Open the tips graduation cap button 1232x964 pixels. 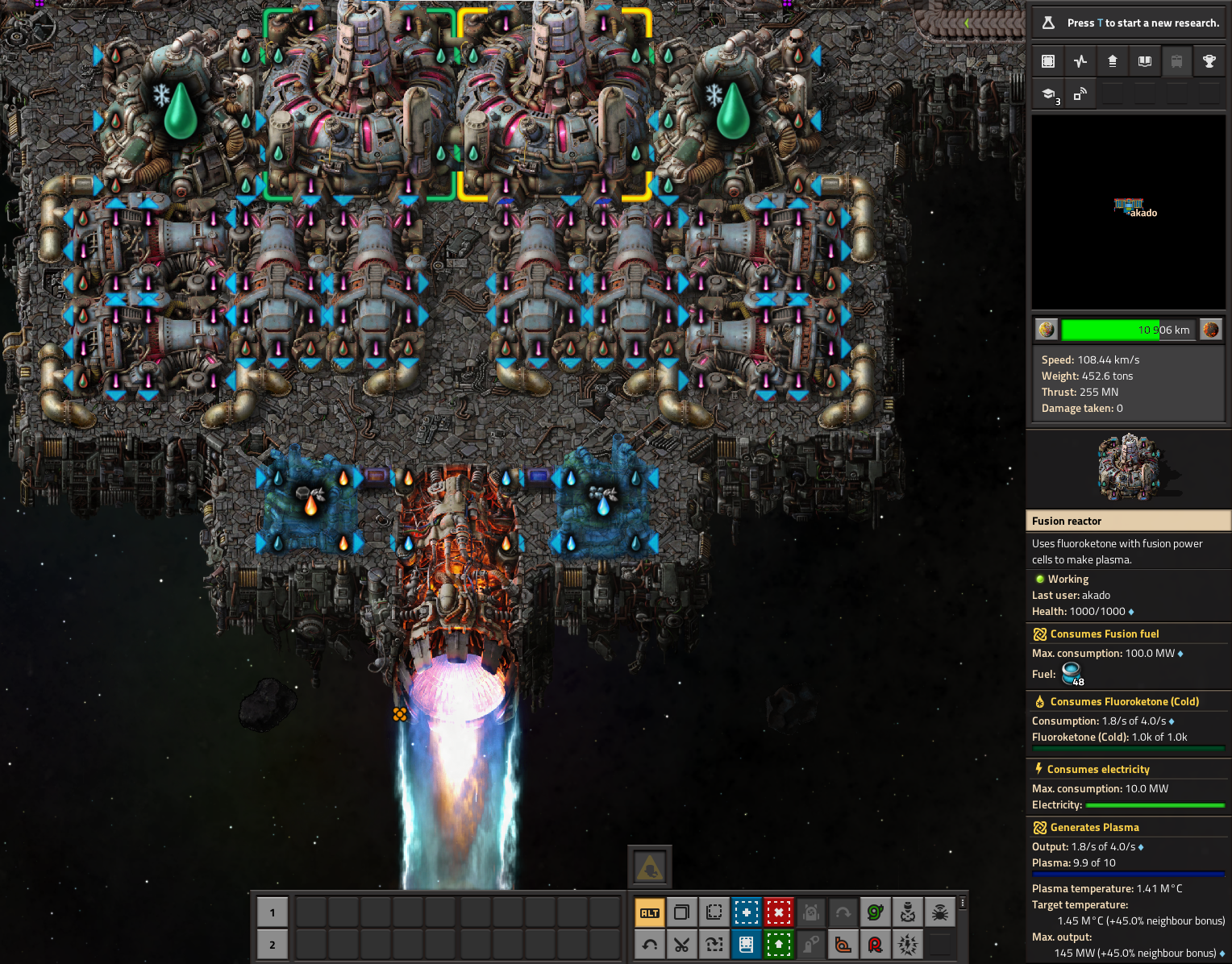[1048, 94]
